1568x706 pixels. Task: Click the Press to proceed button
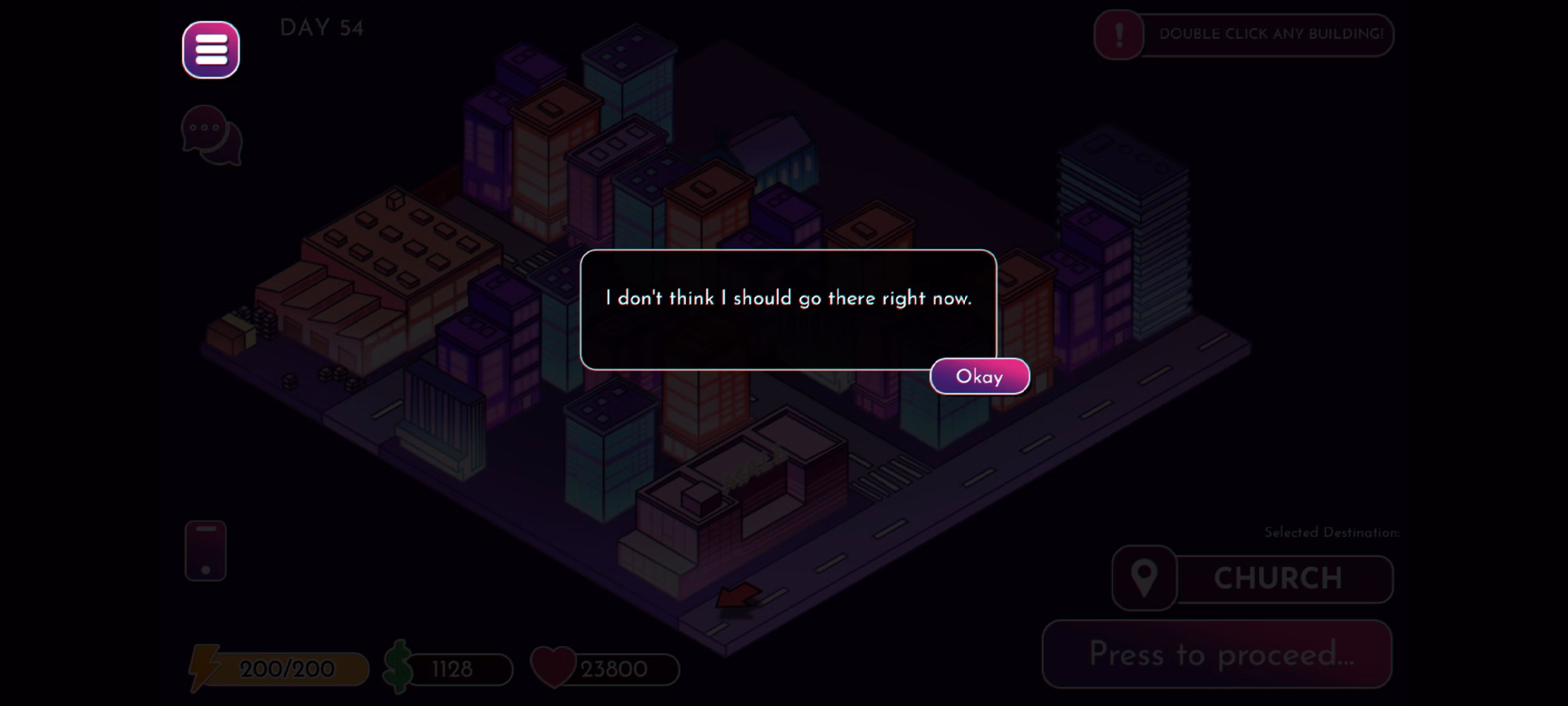click(1217, 654)
